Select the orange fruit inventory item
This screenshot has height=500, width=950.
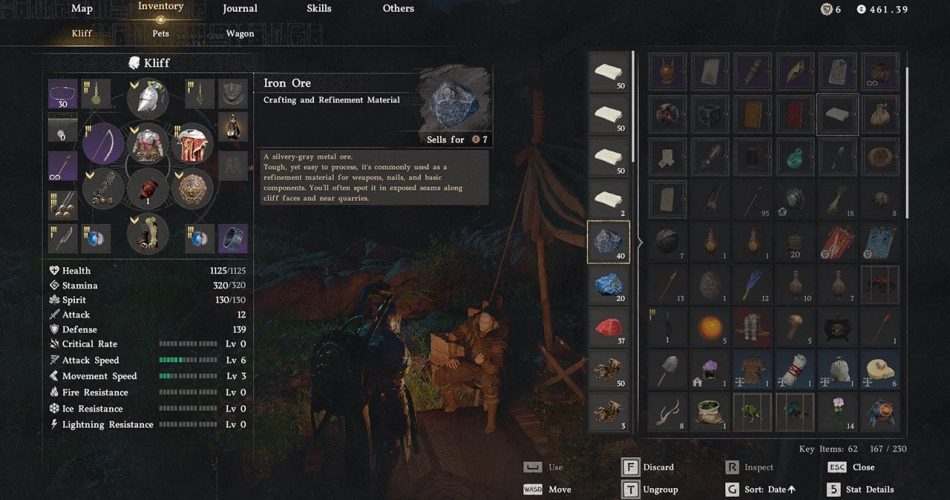(709, 327)
